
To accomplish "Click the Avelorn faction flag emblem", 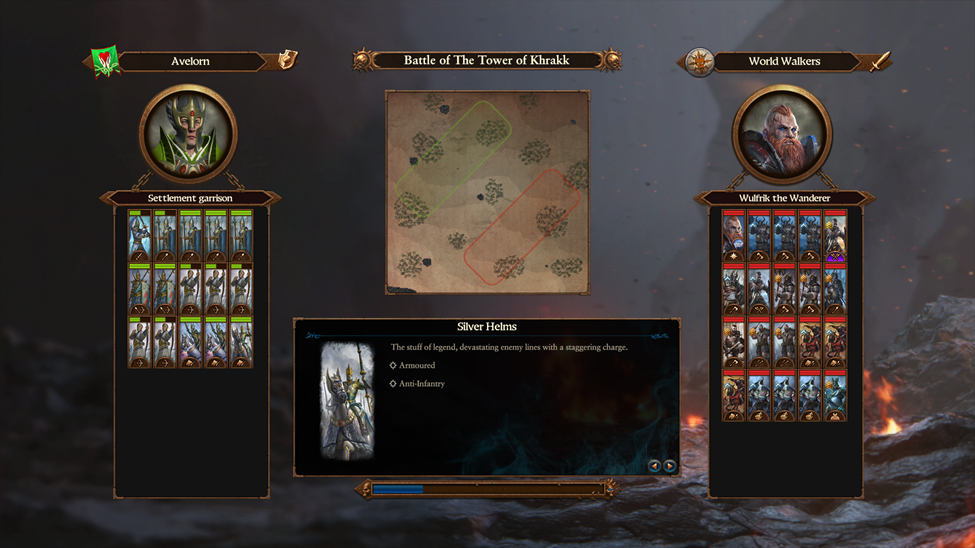I will click(x=105, y=61).
